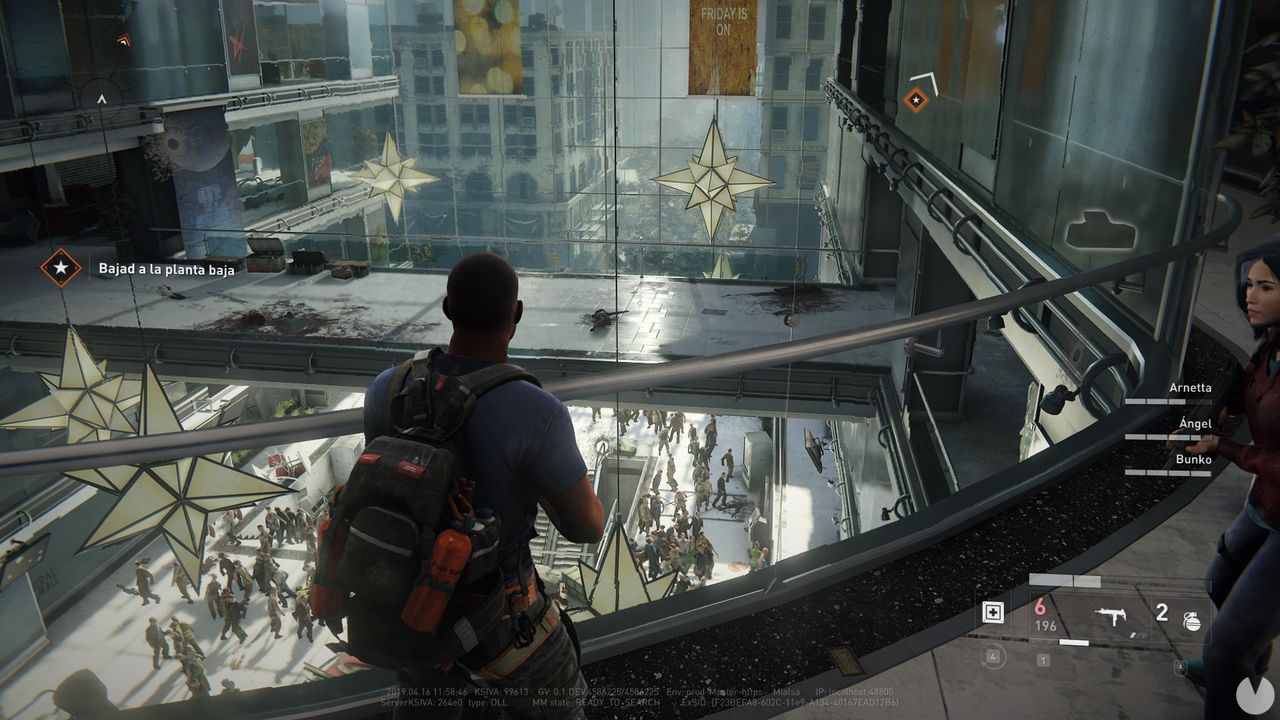Toggle the voice chat microphone indicator
1280x720 pixels.
(1180, 666)
